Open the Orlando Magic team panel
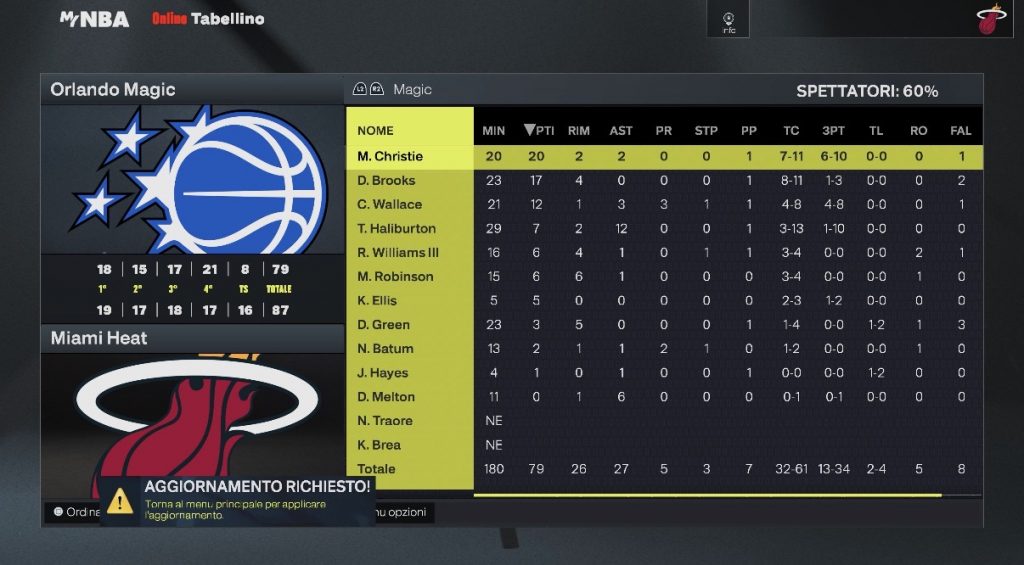Screen dimensions: 1024x565 click(x=113, y=90)
